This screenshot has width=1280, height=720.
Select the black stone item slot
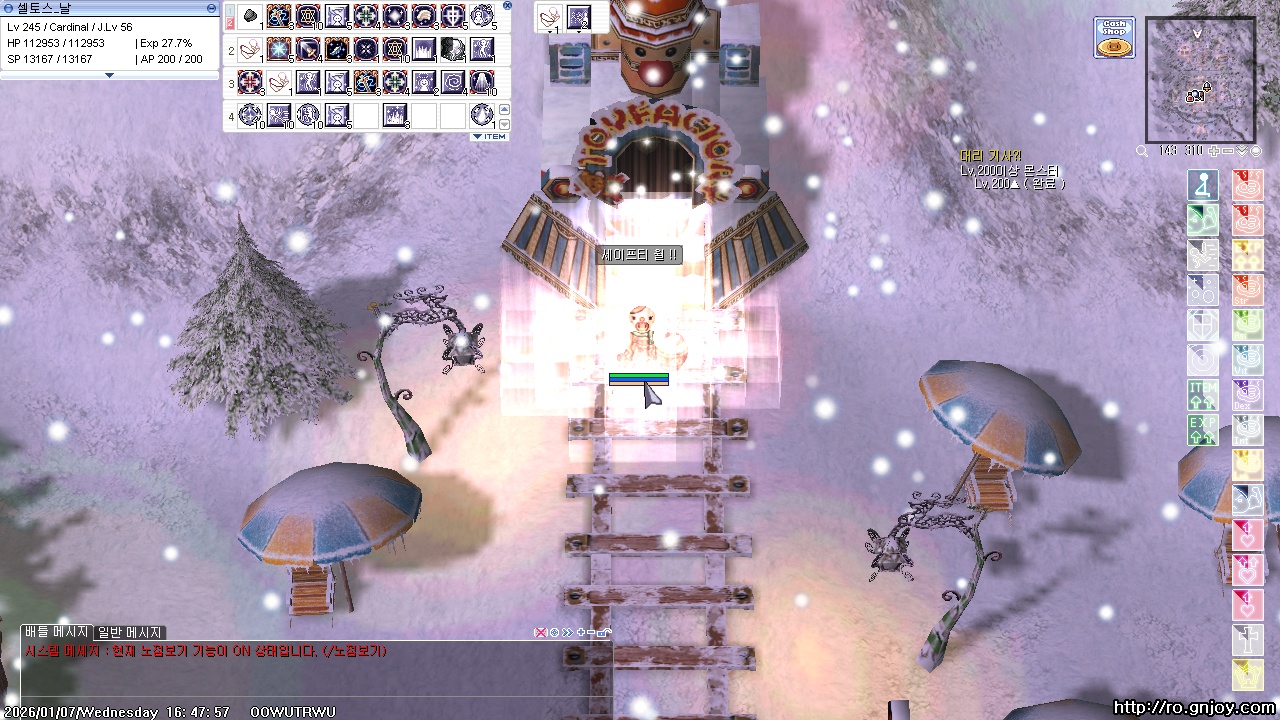pos(252,16)
